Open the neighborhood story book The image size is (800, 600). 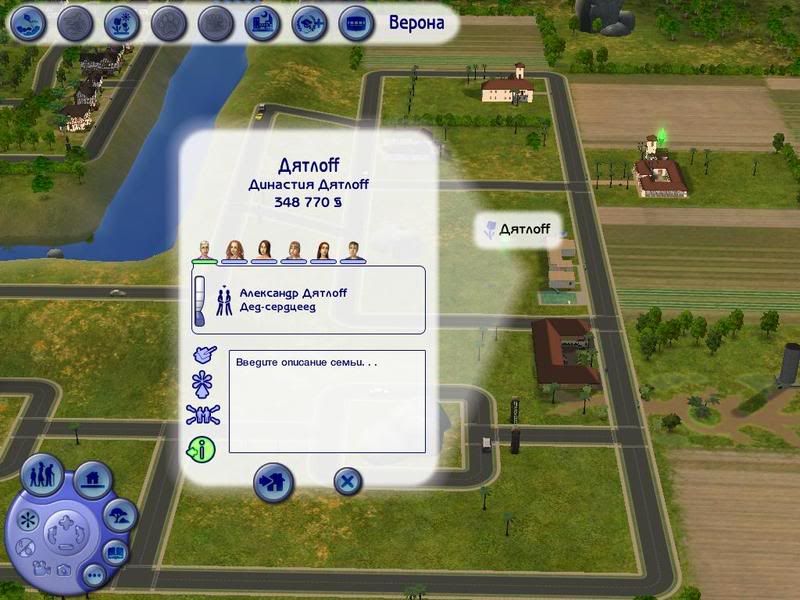(x=117, y=552)
